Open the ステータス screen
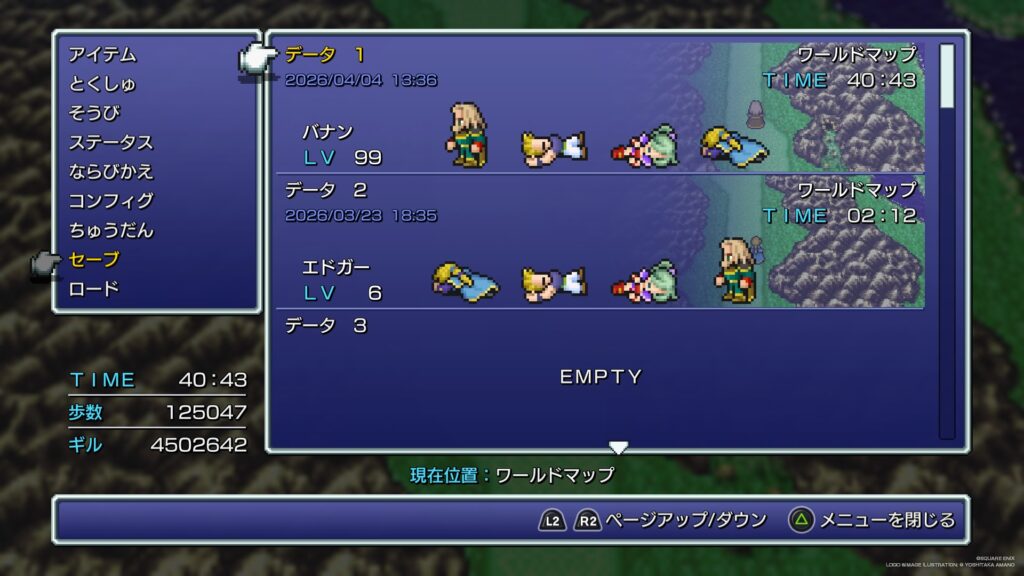1024x576 pixels. (110, 142)
